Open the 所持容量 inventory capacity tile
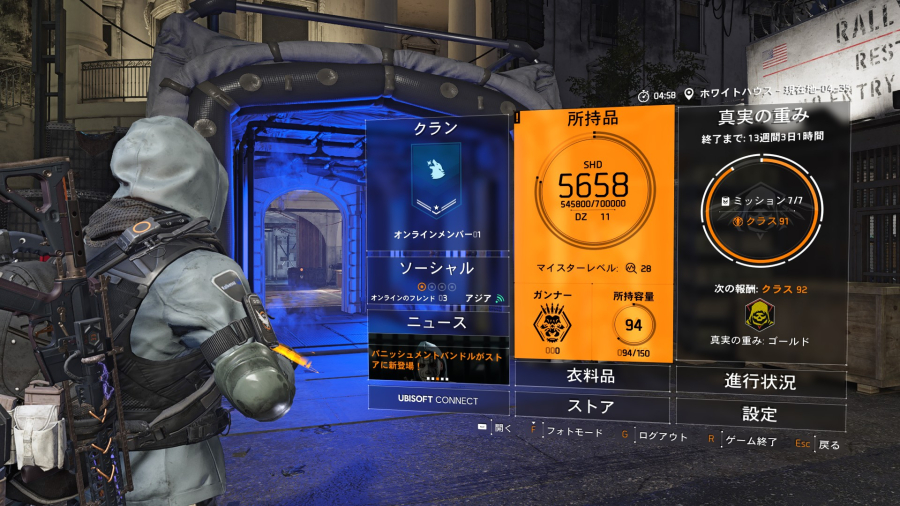Image resolution: width=900 pixels, height=506 pixels. (x=633, y=321)
